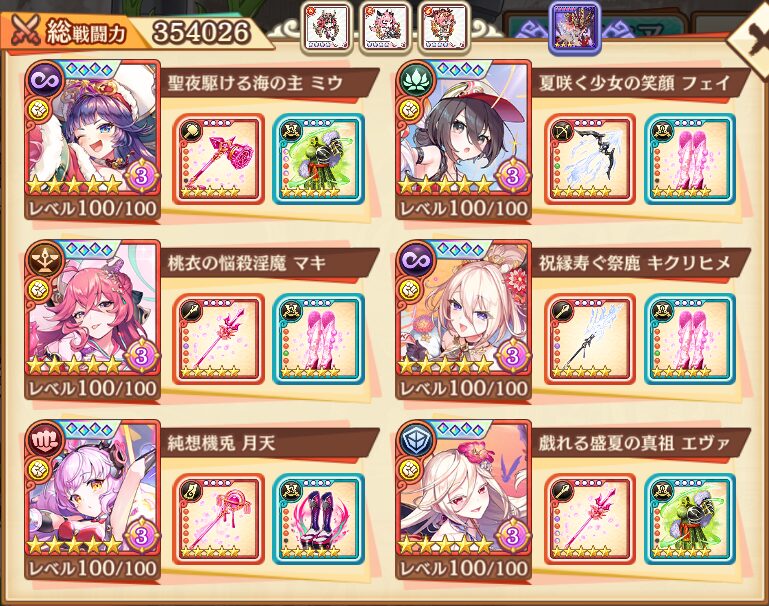Select Kikurihime's white staff weapon slot
The height and width of the screenshot is (606, 769).
[x=590, y=338]
